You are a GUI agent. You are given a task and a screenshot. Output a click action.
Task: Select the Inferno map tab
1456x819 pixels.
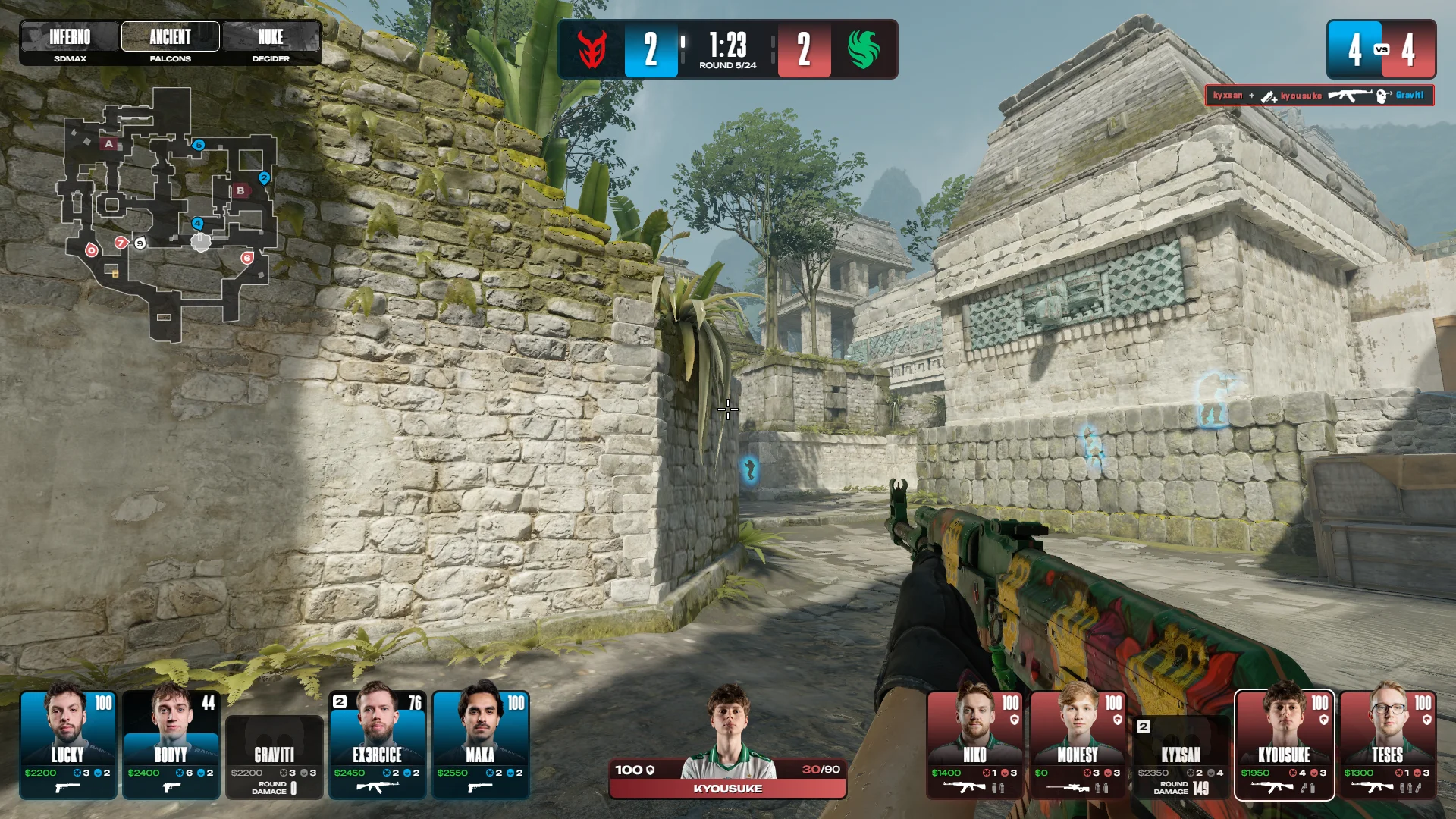point(70,43)
